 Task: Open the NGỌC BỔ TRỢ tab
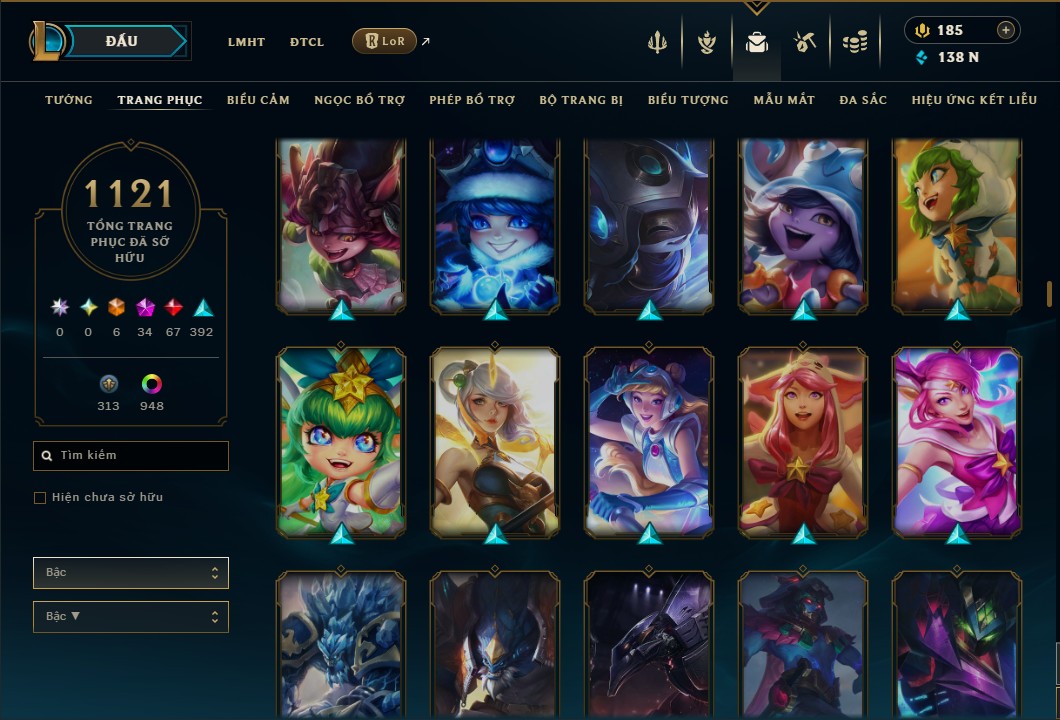click(x=359, y=100)
